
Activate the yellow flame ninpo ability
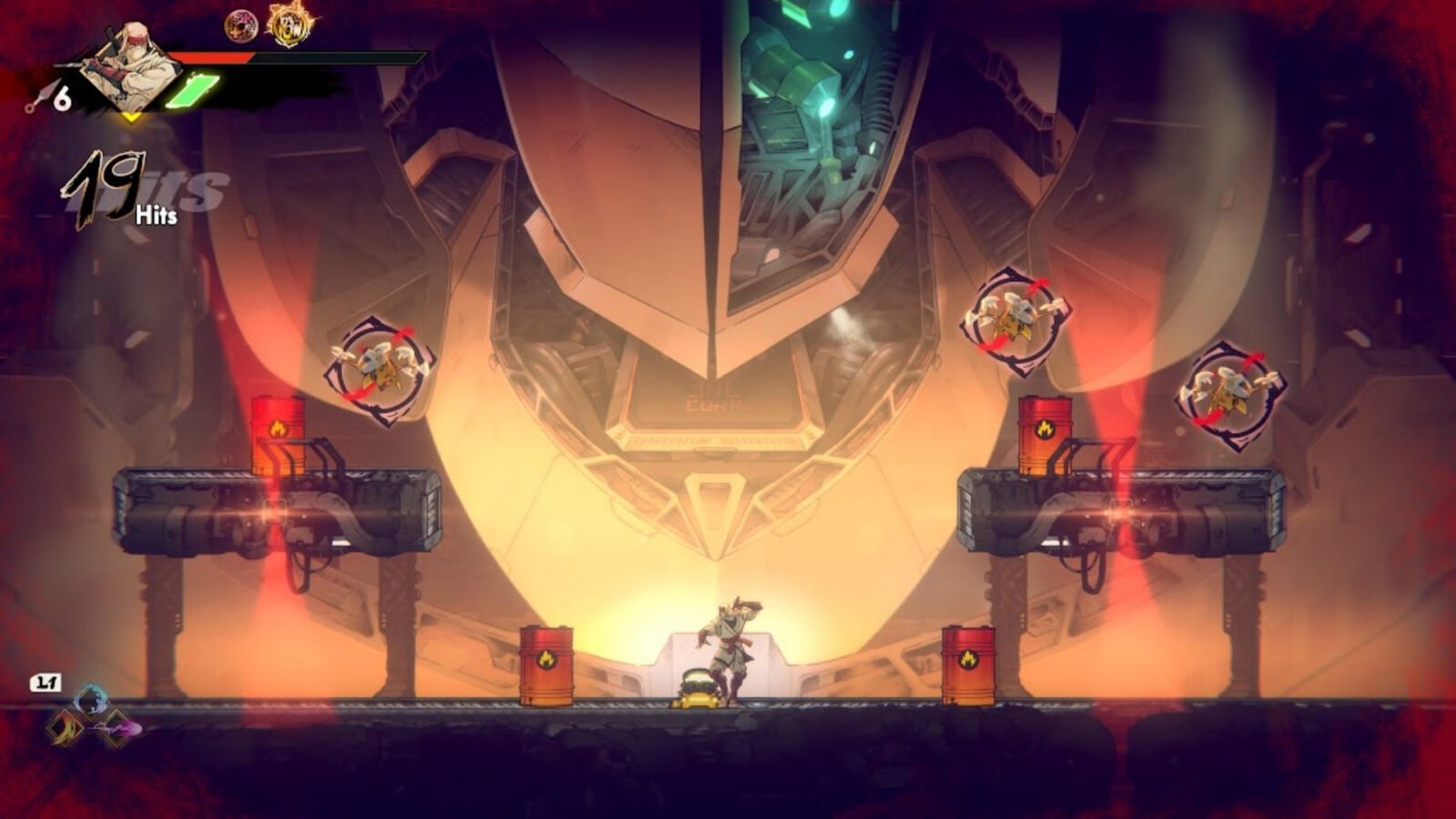click(x=65, y=727)
